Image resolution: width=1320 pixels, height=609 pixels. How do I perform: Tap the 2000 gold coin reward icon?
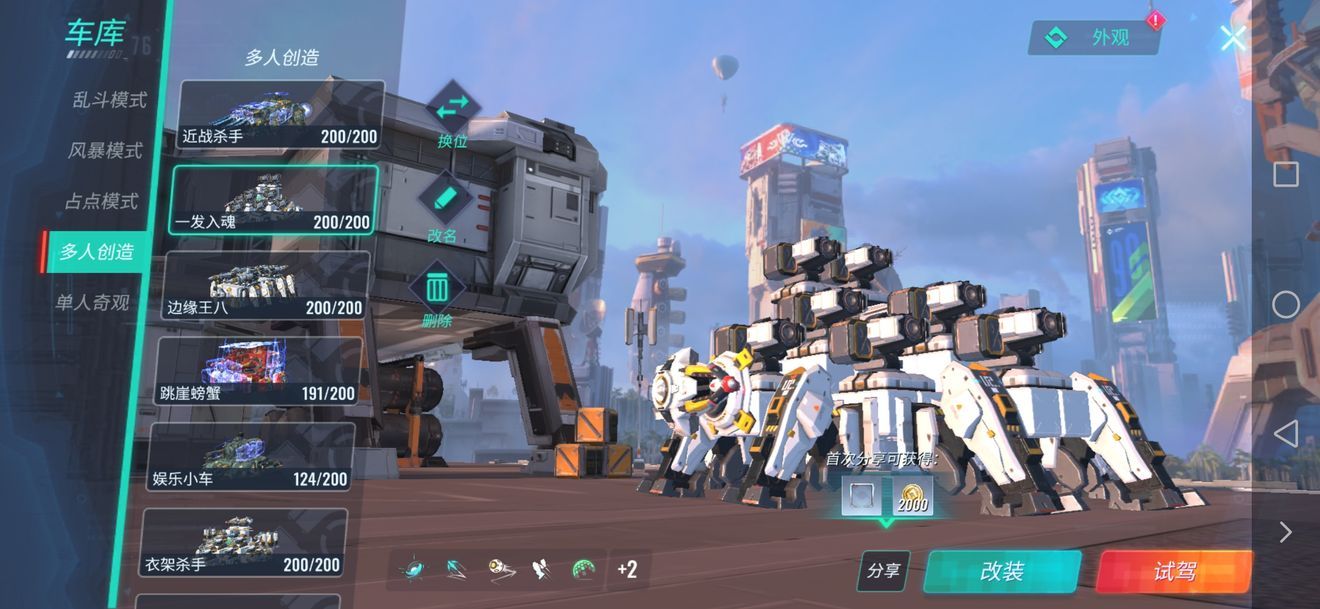coord(912,496)
